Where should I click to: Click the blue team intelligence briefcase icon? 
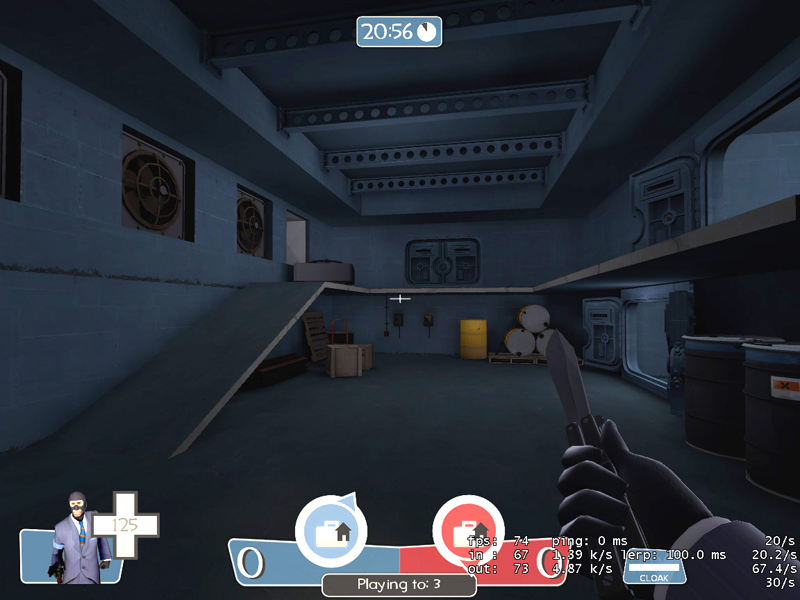[x=331, y=531]
